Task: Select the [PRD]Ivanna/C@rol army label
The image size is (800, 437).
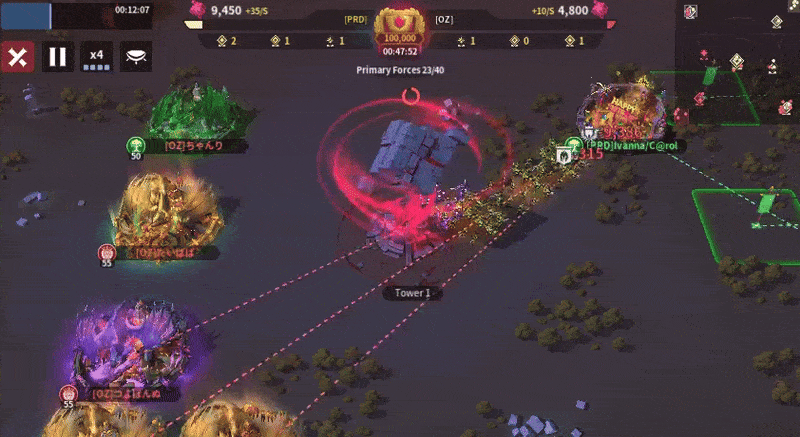Action: tap(632, 145)
